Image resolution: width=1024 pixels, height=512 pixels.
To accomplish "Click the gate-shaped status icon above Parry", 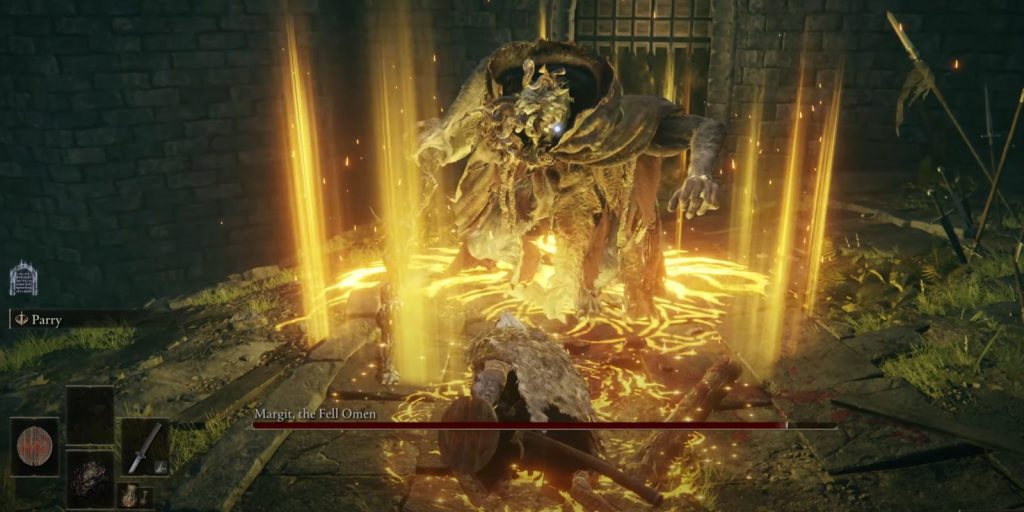I will (23, 278).
